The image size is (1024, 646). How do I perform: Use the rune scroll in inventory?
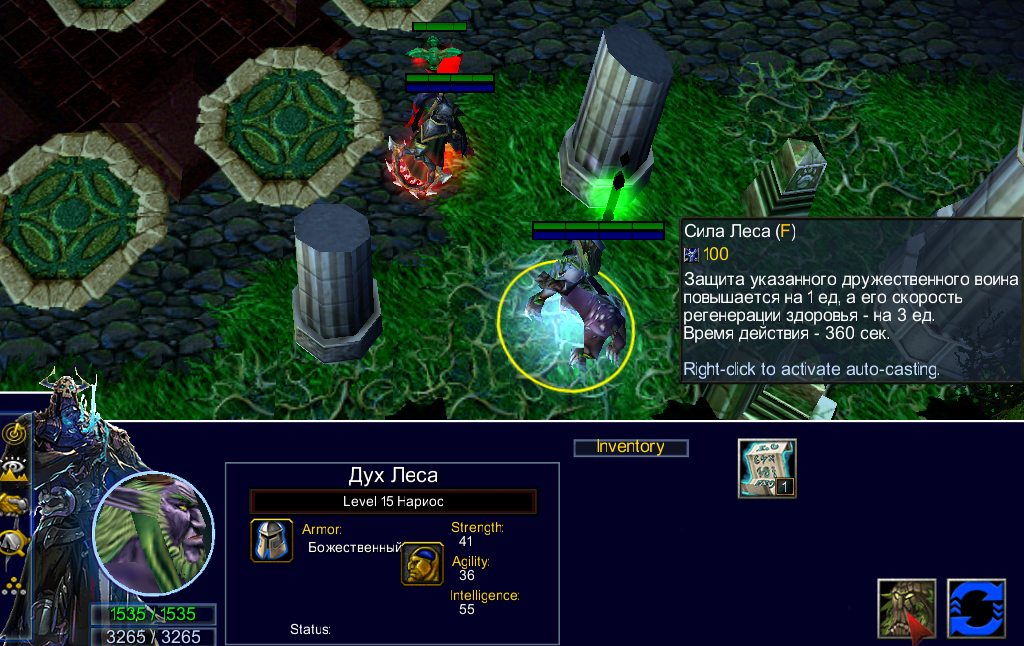[767, 468]
